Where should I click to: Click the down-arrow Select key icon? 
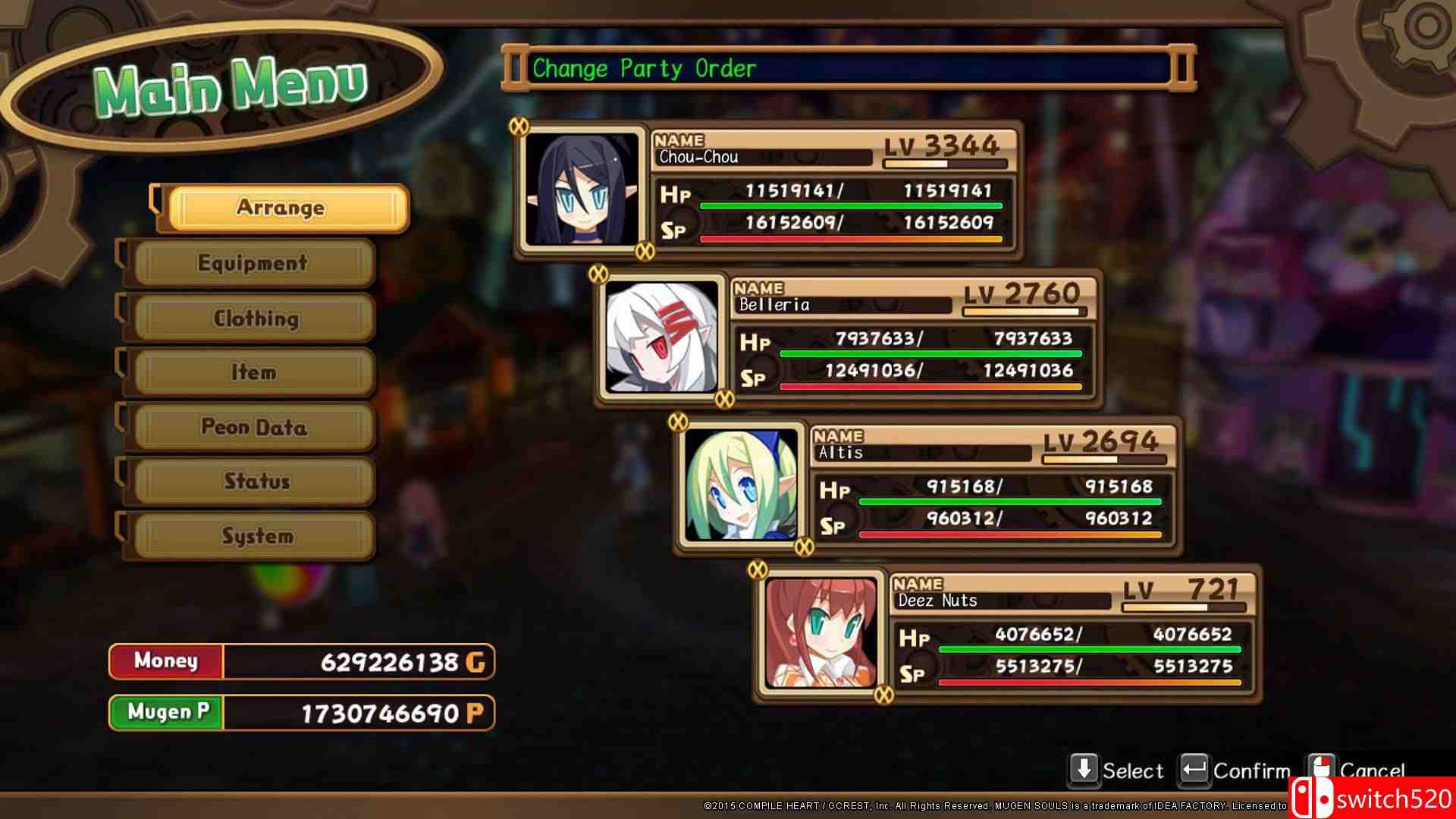[1083, 769]
